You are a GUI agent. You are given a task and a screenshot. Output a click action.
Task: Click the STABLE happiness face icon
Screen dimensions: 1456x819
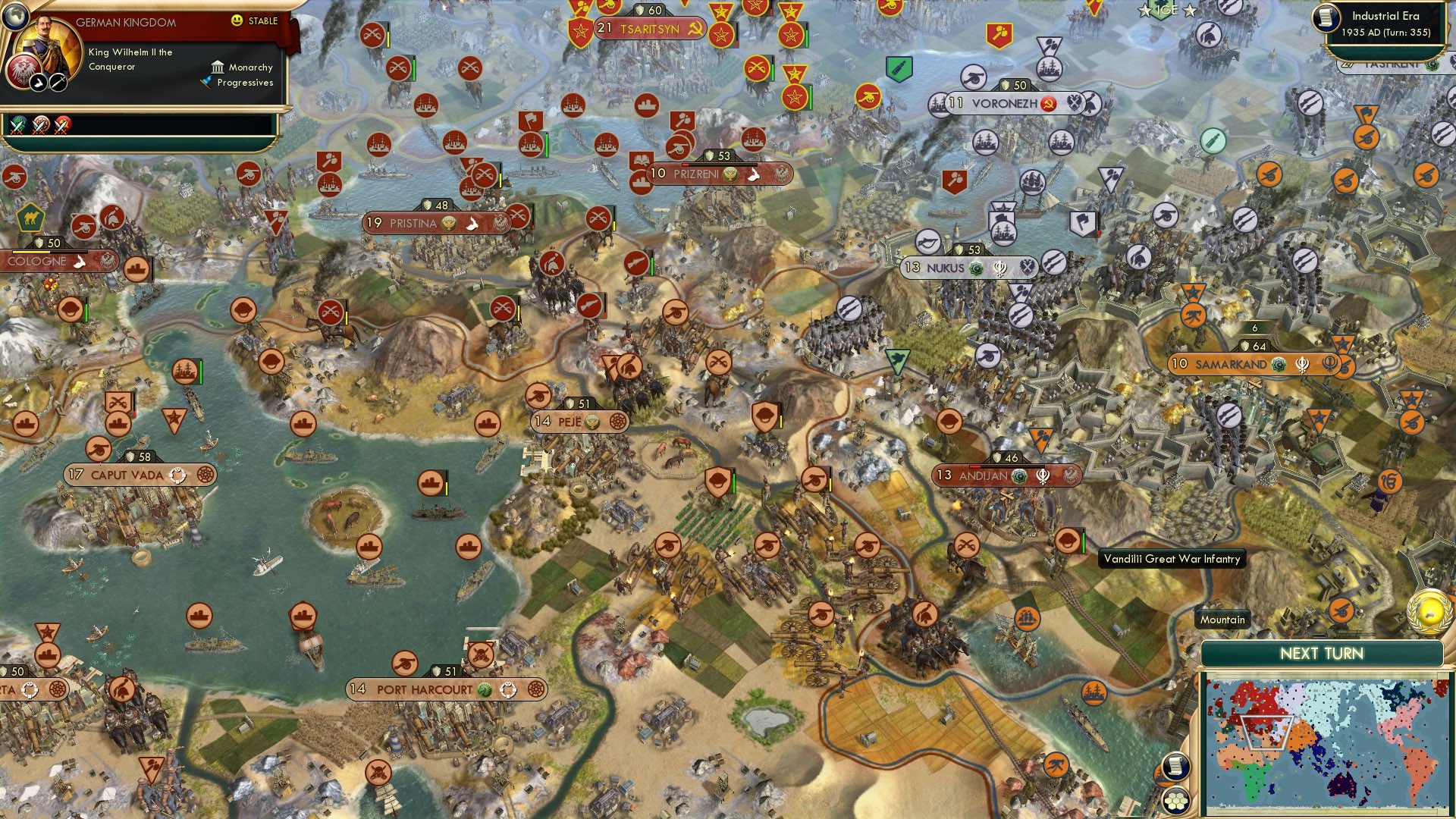click(x=237, y=21)
